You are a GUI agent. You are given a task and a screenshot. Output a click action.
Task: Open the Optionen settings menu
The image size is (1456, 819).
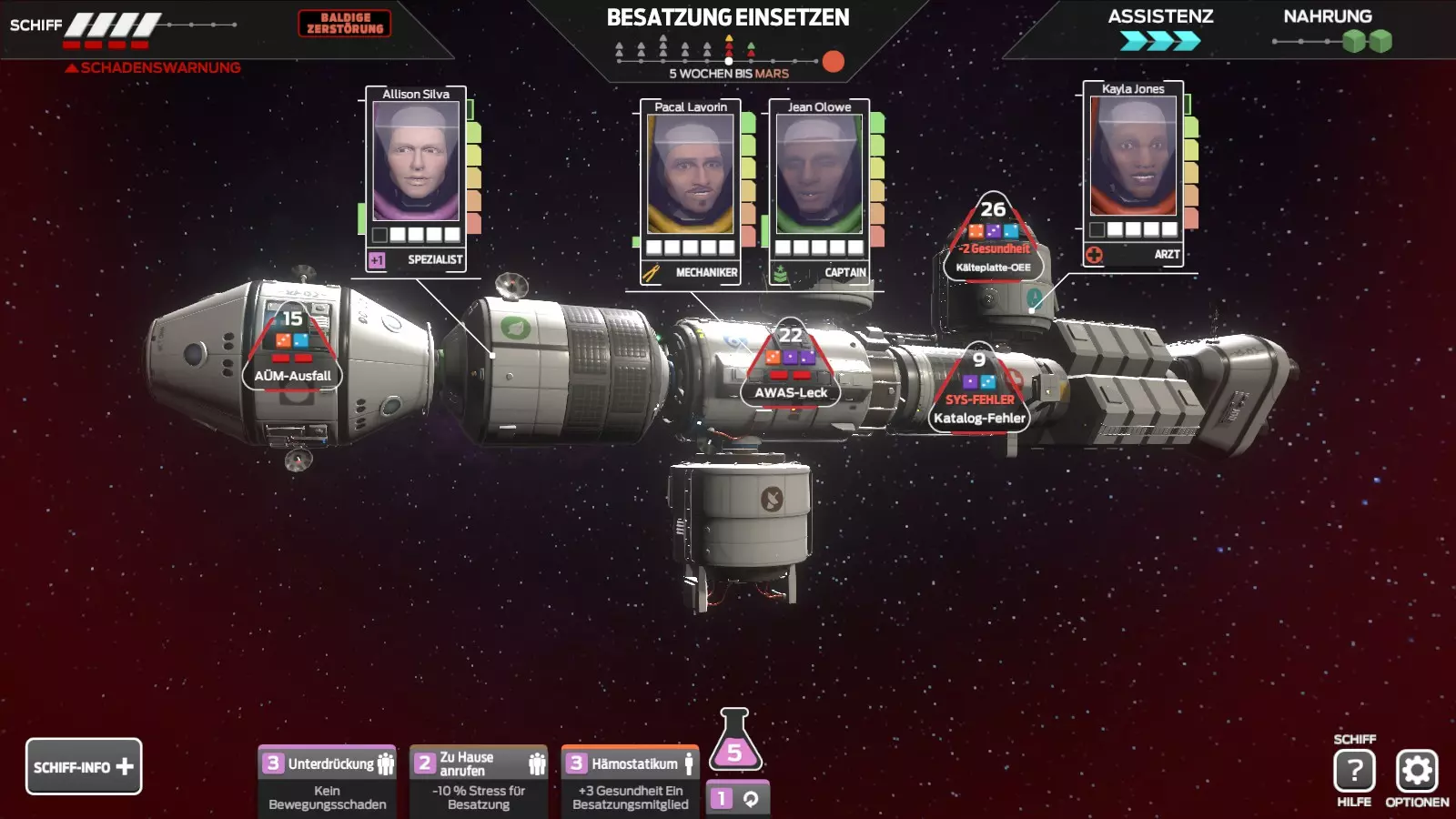1417,771
